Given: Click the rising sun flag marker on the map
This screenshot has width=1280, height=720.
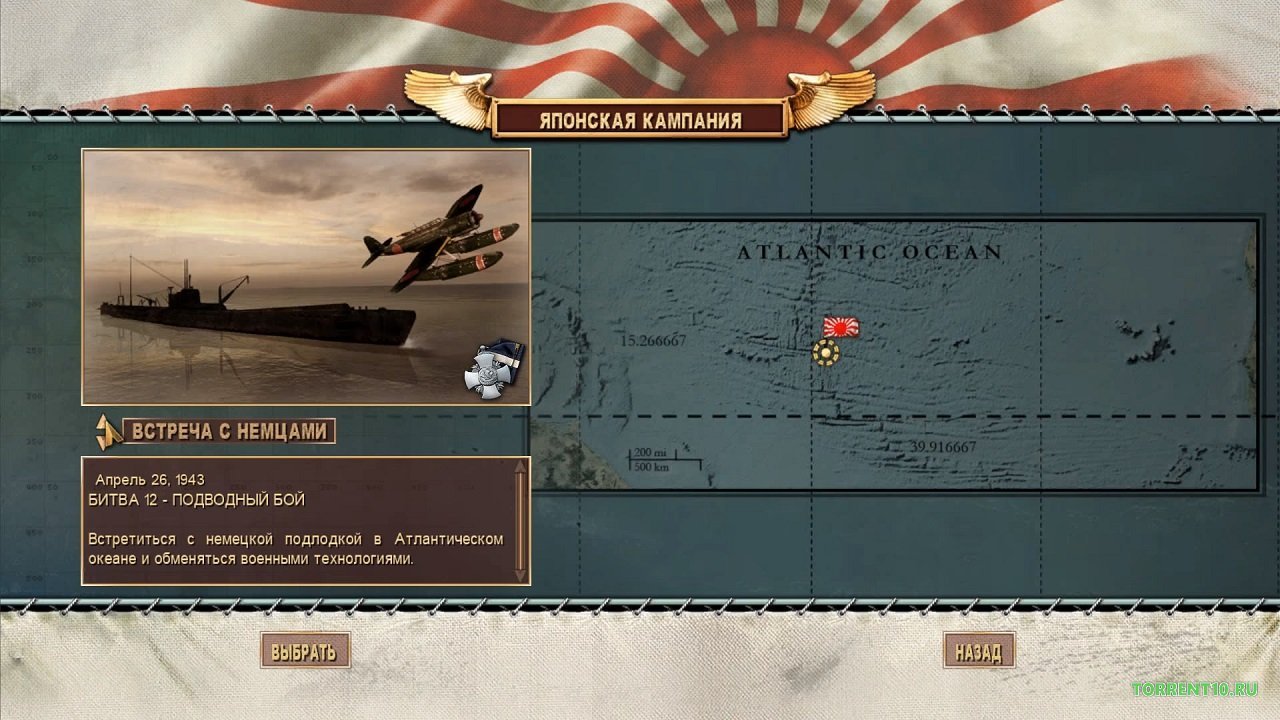Looking at the screenshot, I should tap(841, 328).
